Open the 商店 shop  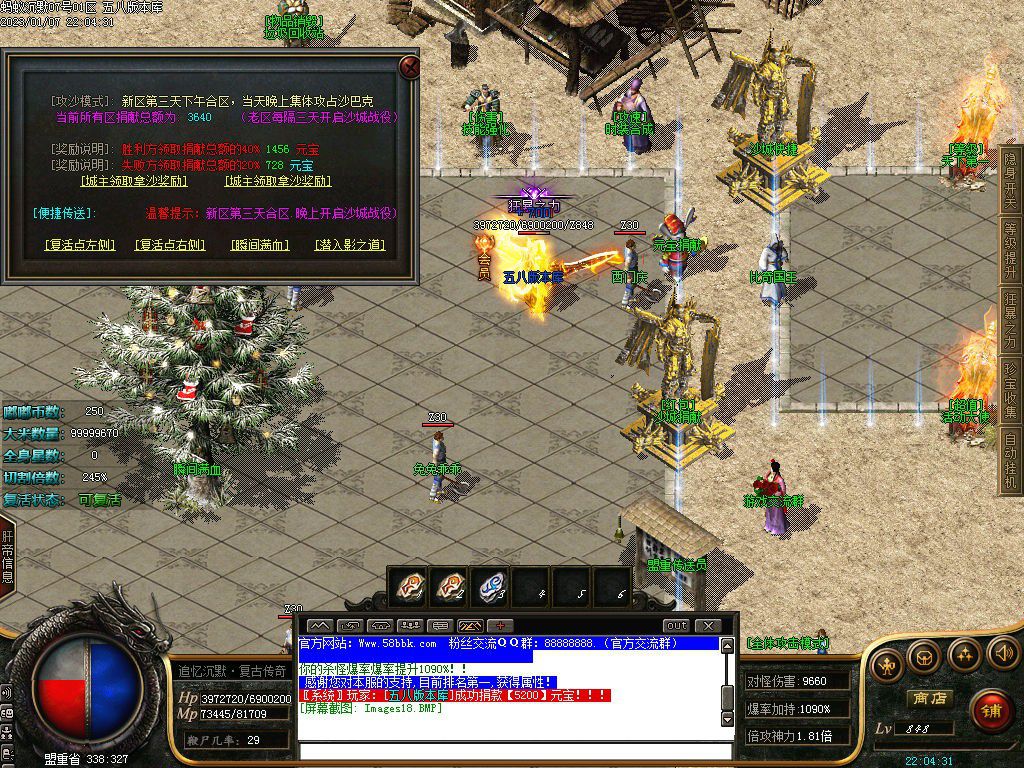[x=928, y=698]
